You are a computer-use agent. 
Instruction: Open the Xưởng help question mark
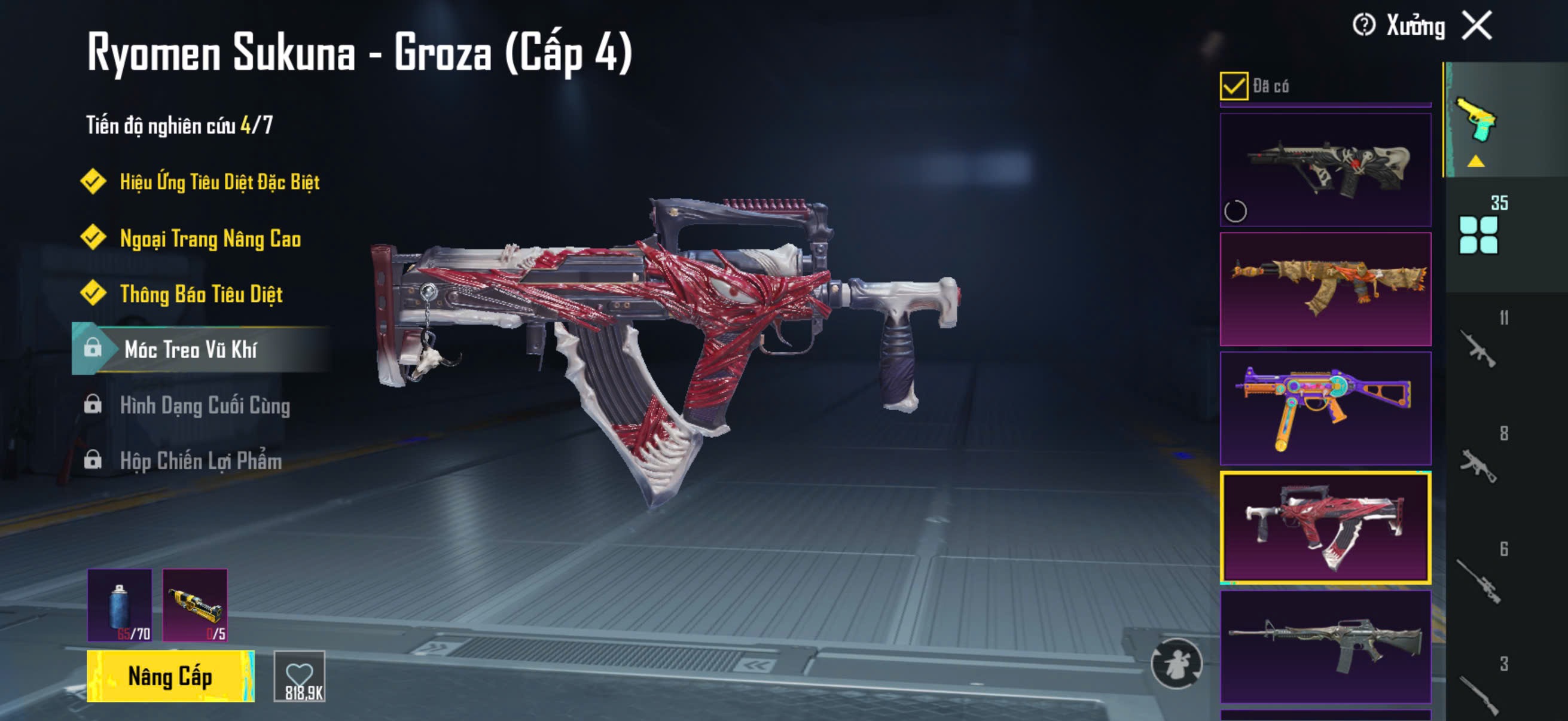click(x=1363, y=26)
